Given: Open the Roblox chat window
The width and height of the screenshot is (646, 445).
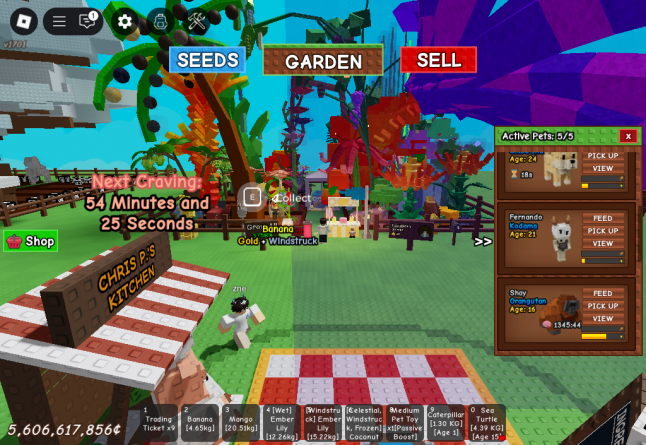Looking at the screenshot, I should (87, 21).
